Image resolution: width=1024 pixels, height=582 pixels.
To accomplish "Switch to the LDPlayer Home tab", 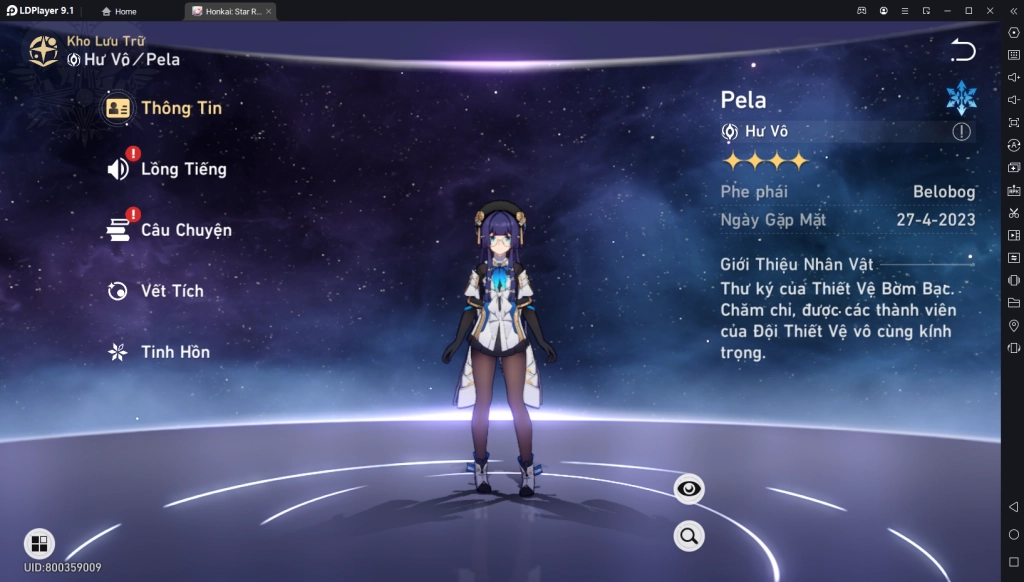I will (x=119, y=11).
